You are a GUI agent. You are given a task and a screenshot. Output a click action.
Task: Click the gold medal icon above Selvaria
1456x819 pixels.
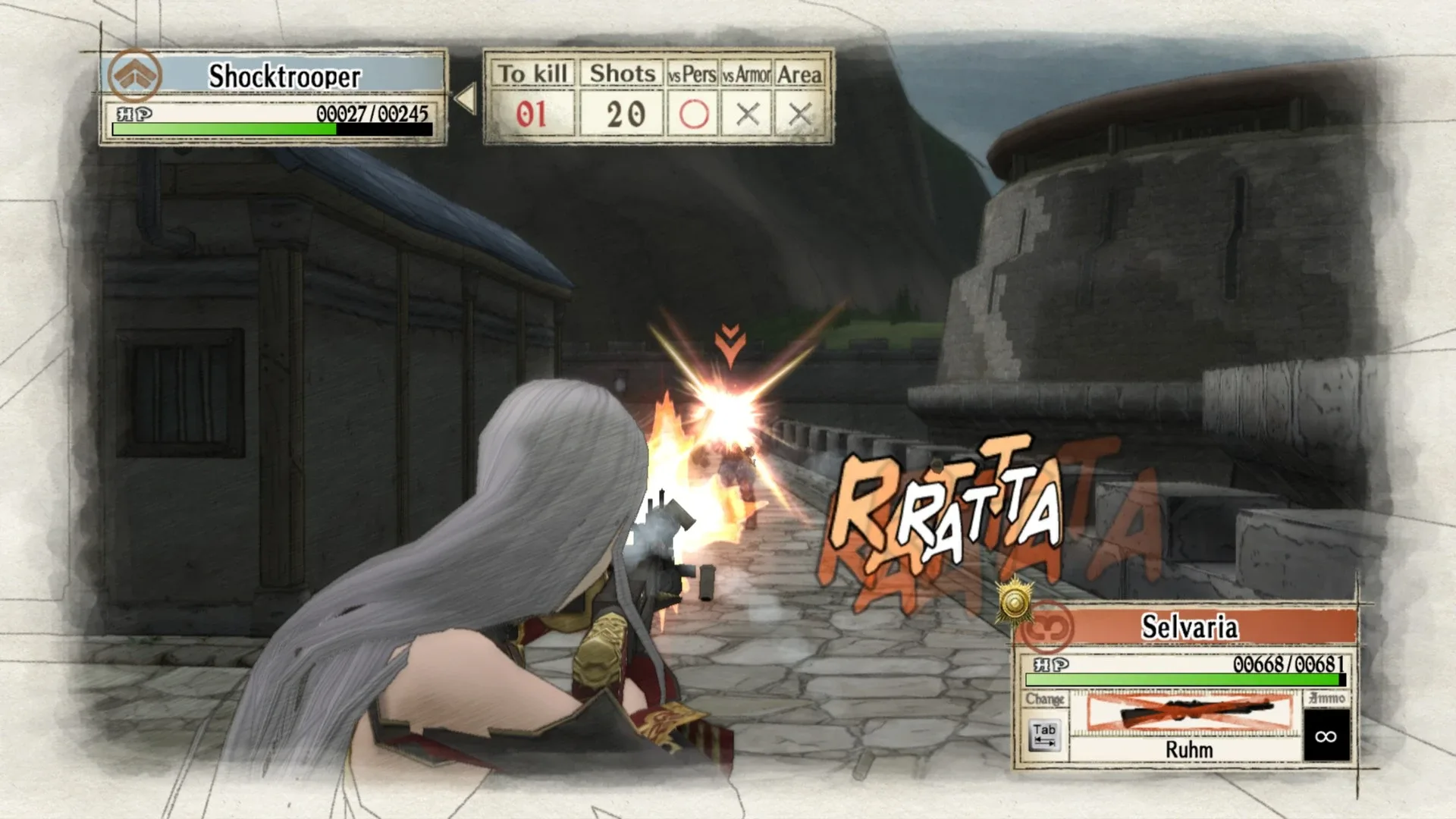coord(1015,602)
